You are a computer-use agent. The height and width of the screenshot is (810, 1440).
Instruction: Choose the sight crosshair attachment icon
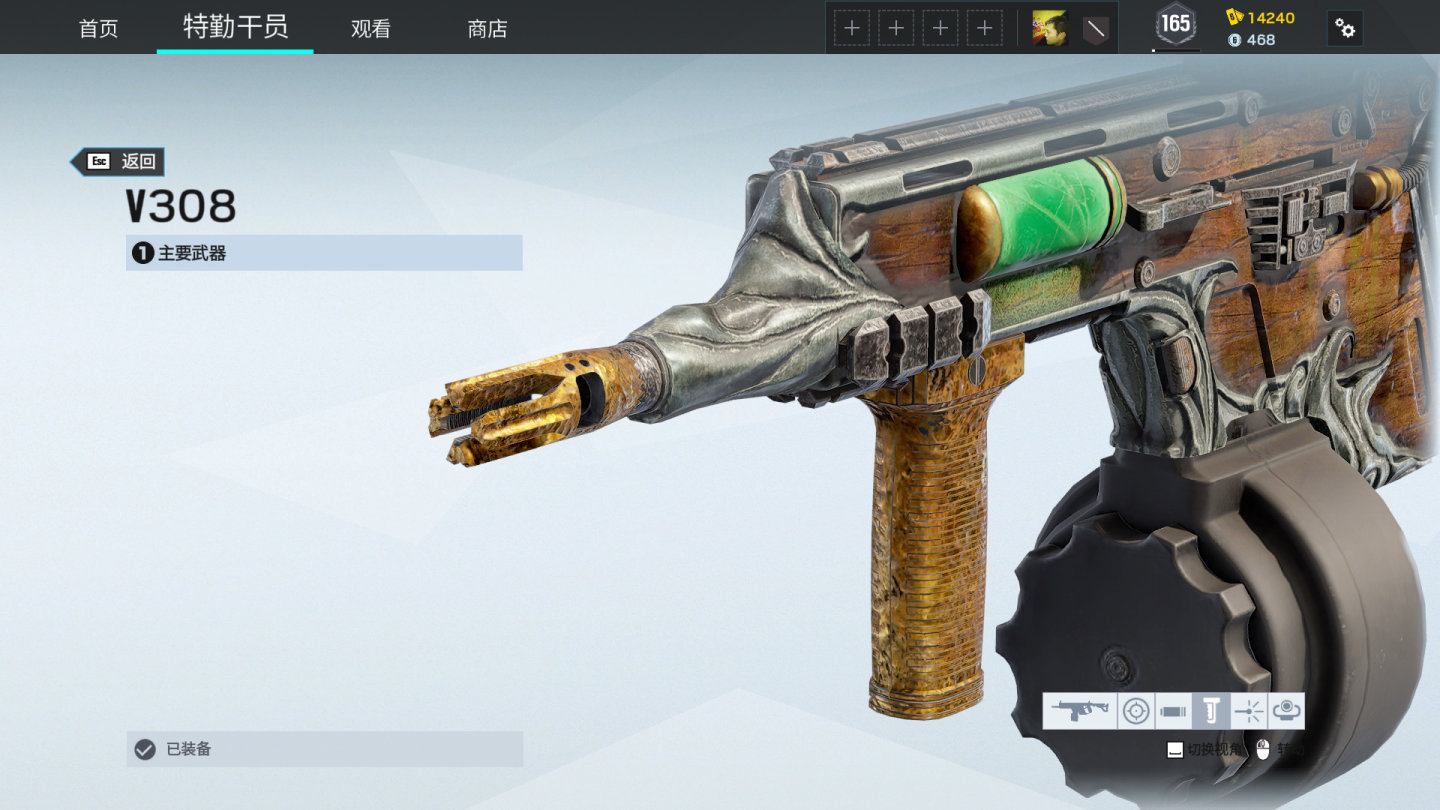[x=1135, y=711]
